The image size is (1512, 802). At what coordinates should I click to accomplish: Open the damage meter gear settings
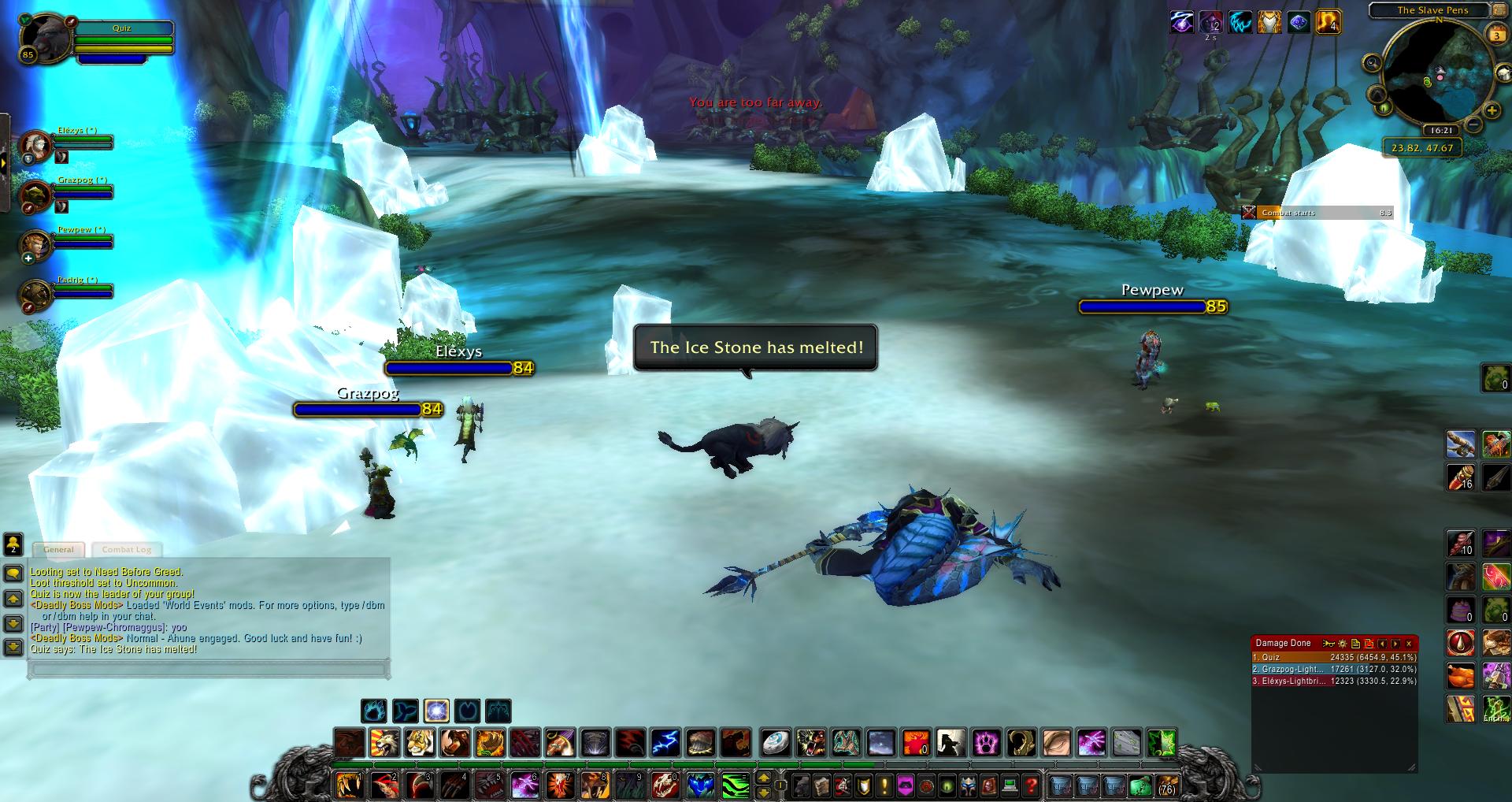[x=1343, y=644]
